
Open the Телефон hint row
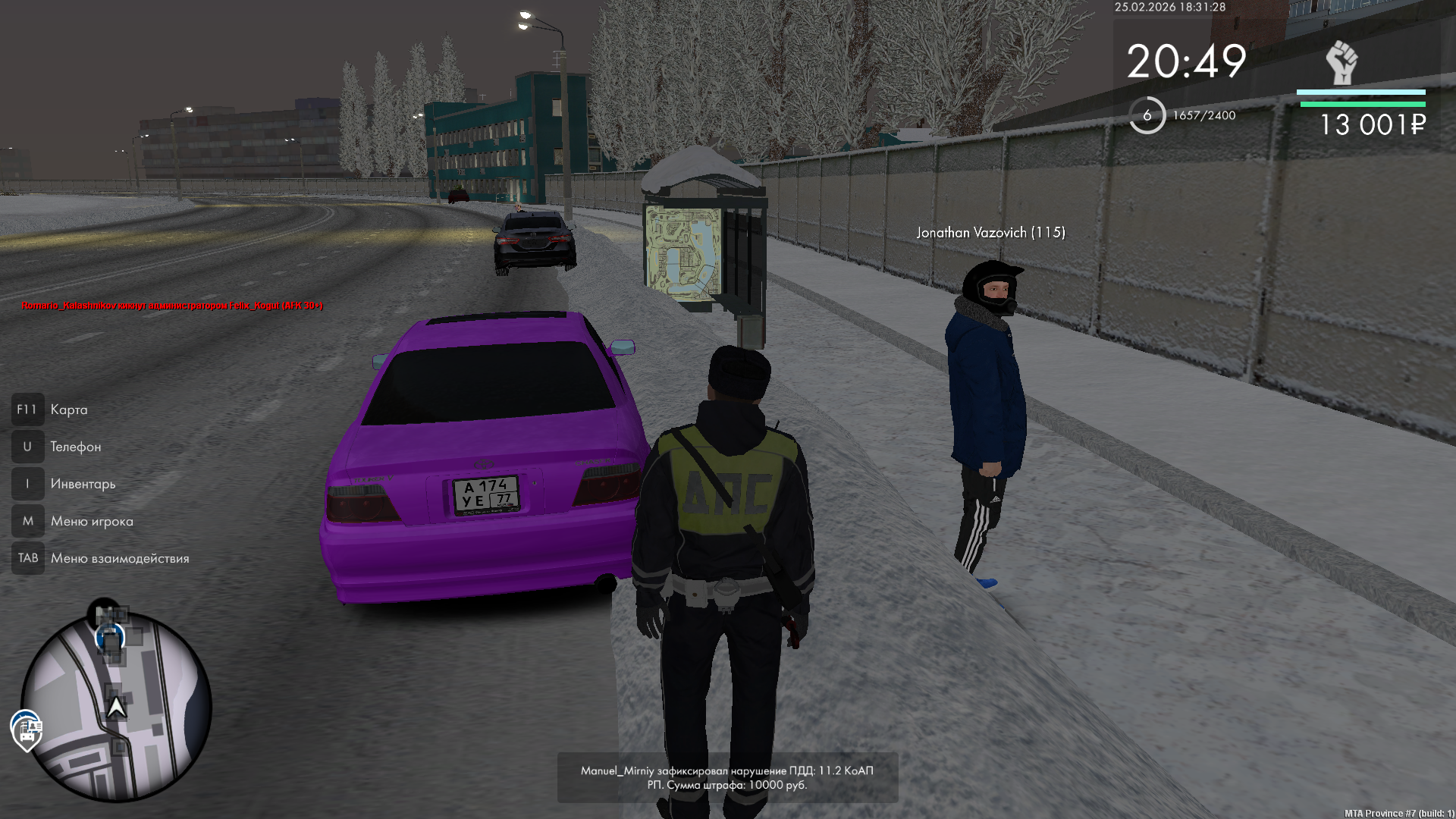(75, 447)
